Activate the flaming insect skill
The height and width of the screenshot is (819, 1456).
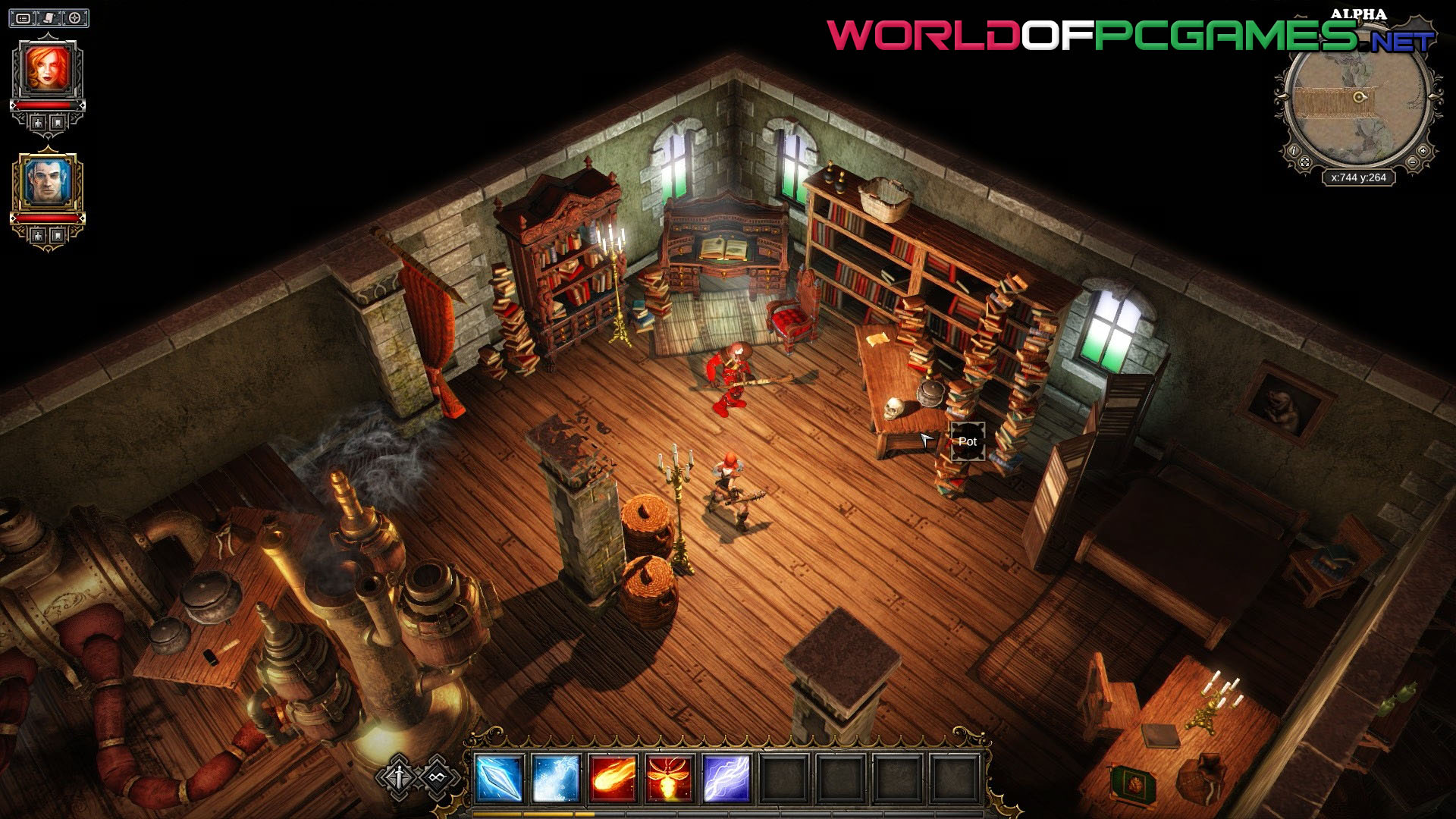coord(670,778)
